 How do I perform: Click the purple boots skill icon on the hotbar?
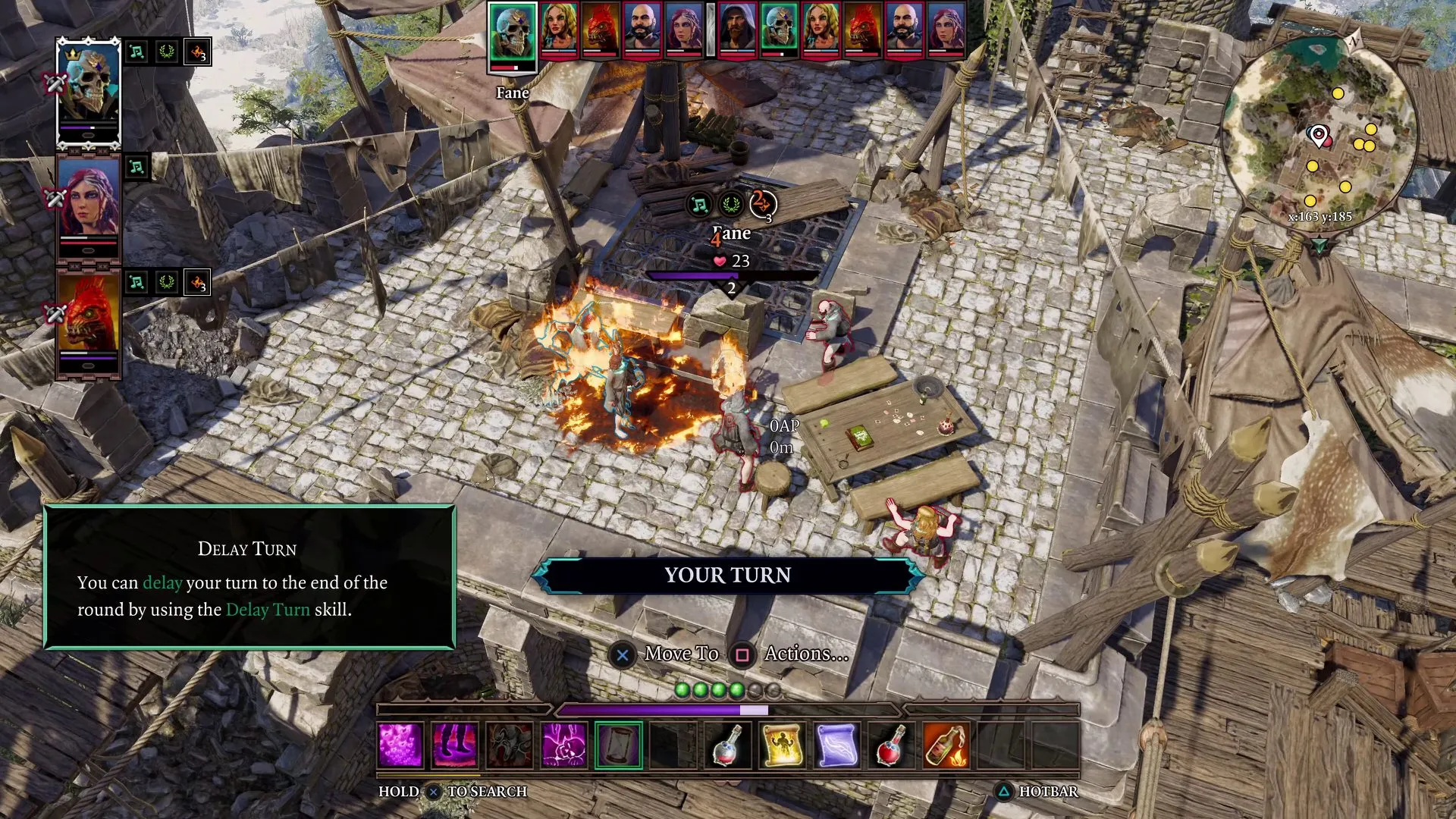click(x=455, y=743)
